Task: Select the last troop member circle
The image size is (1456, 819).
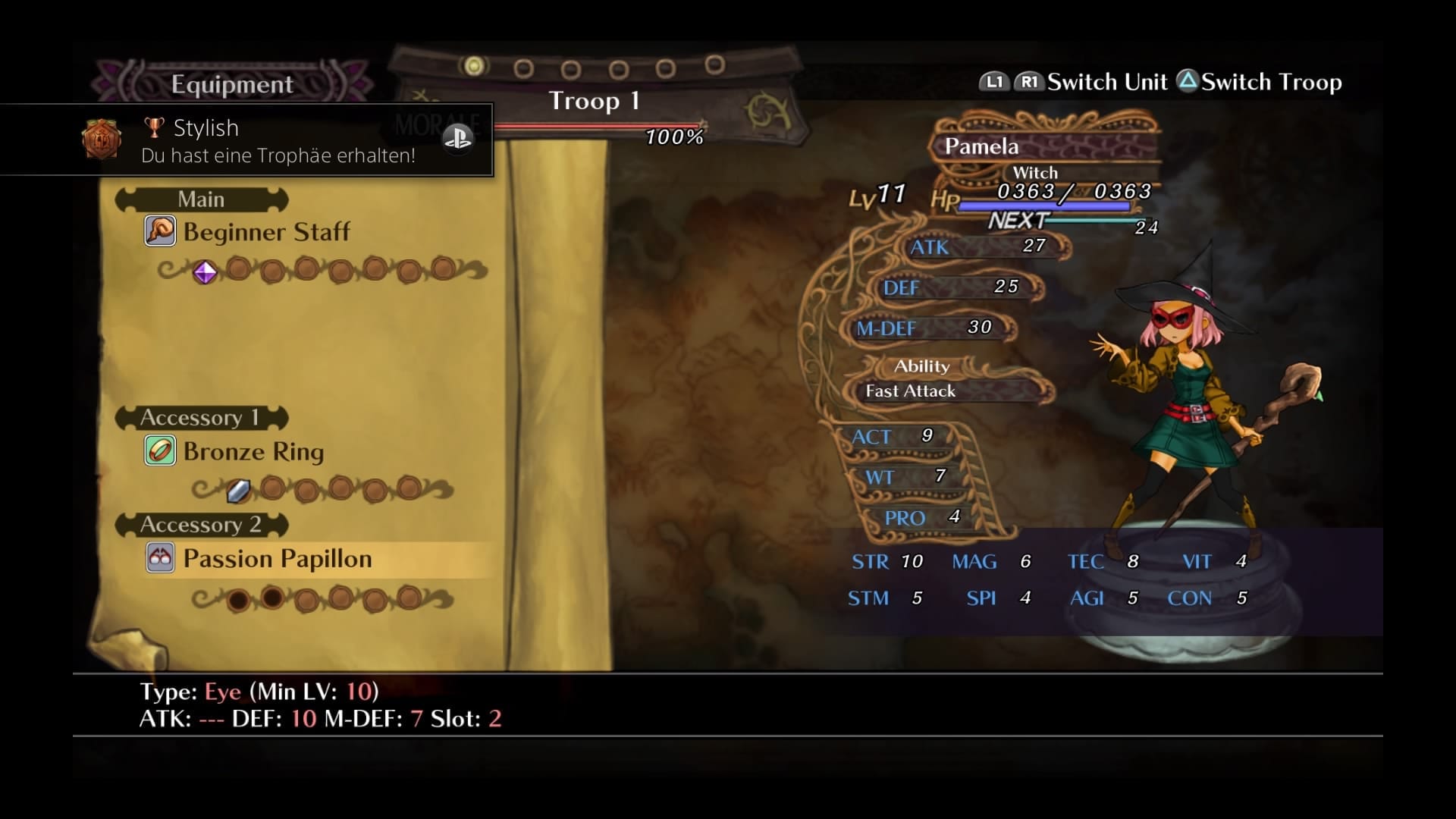Action: [x=714, y=66]
